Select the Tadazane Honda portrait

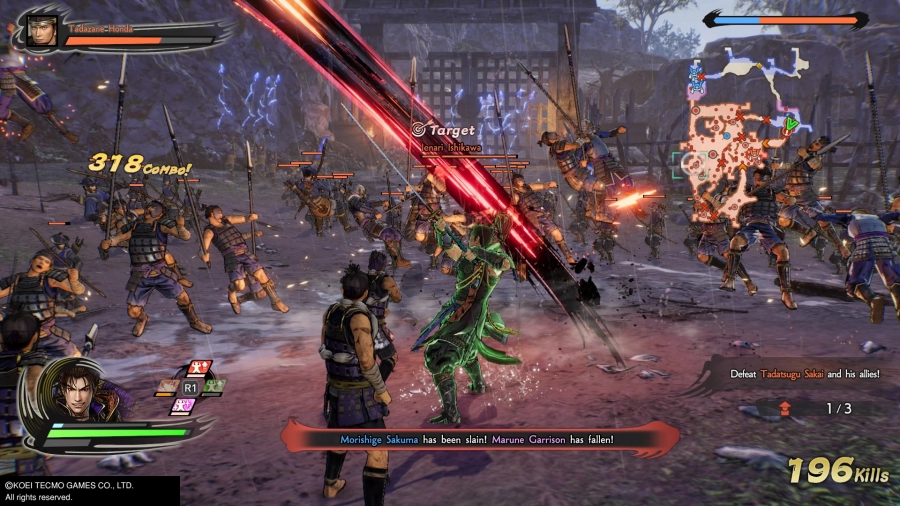pyautogui.click(x=39, y=29)
